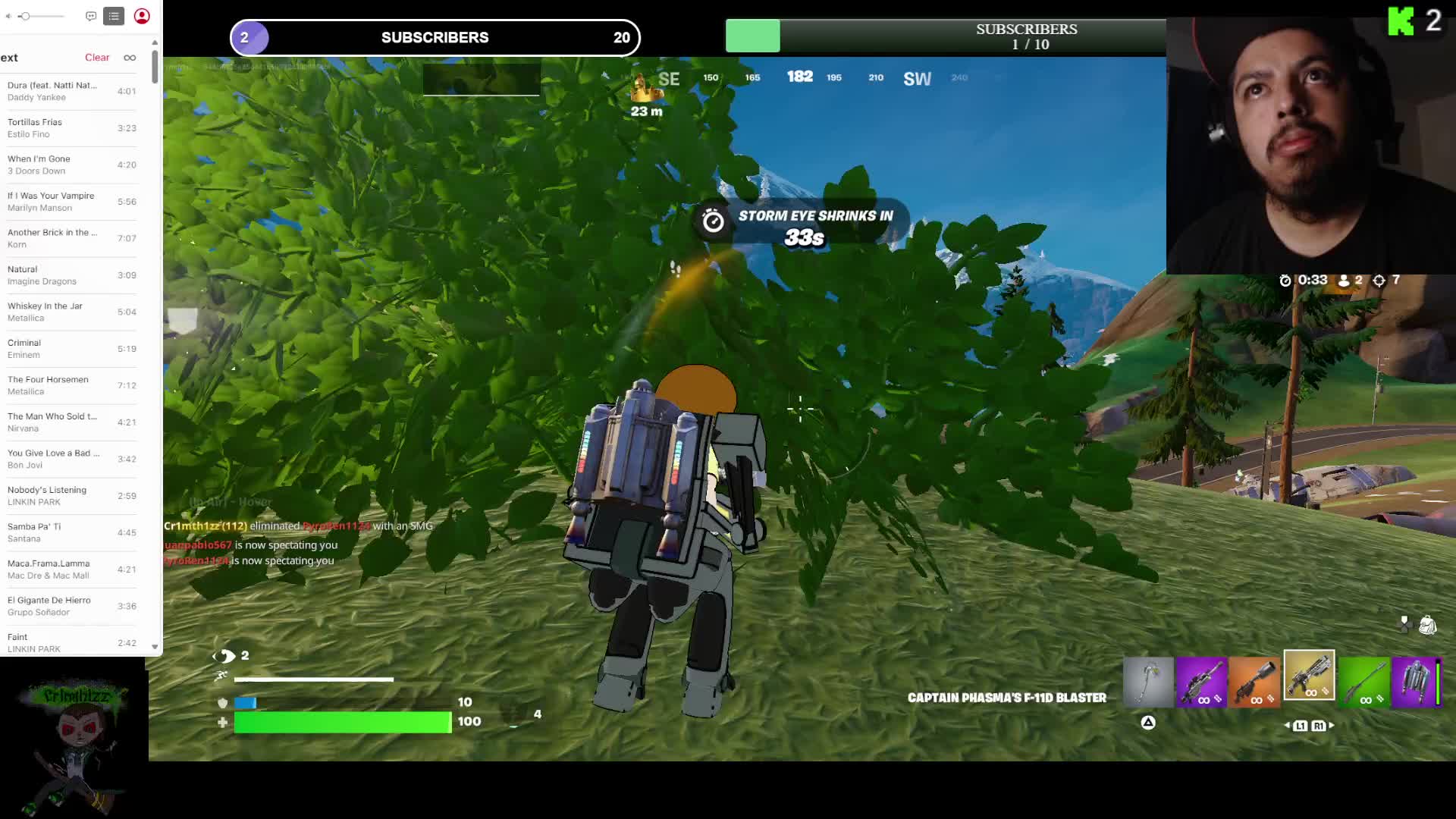Open the song queue list icon

click(x=114, y=16)
